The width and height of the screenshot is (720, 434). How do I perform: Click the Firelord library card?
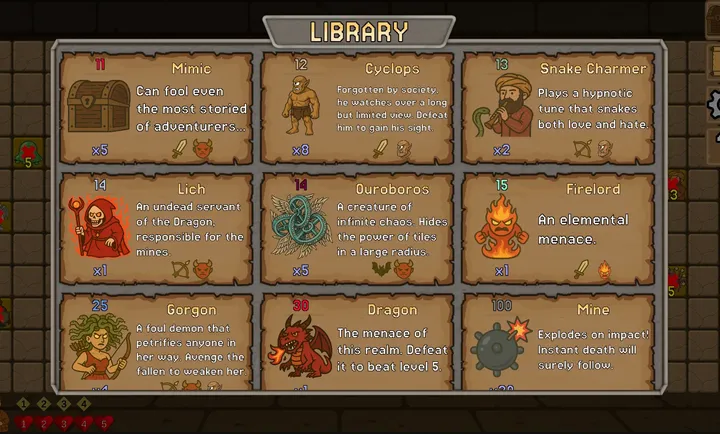coord(558,229)
